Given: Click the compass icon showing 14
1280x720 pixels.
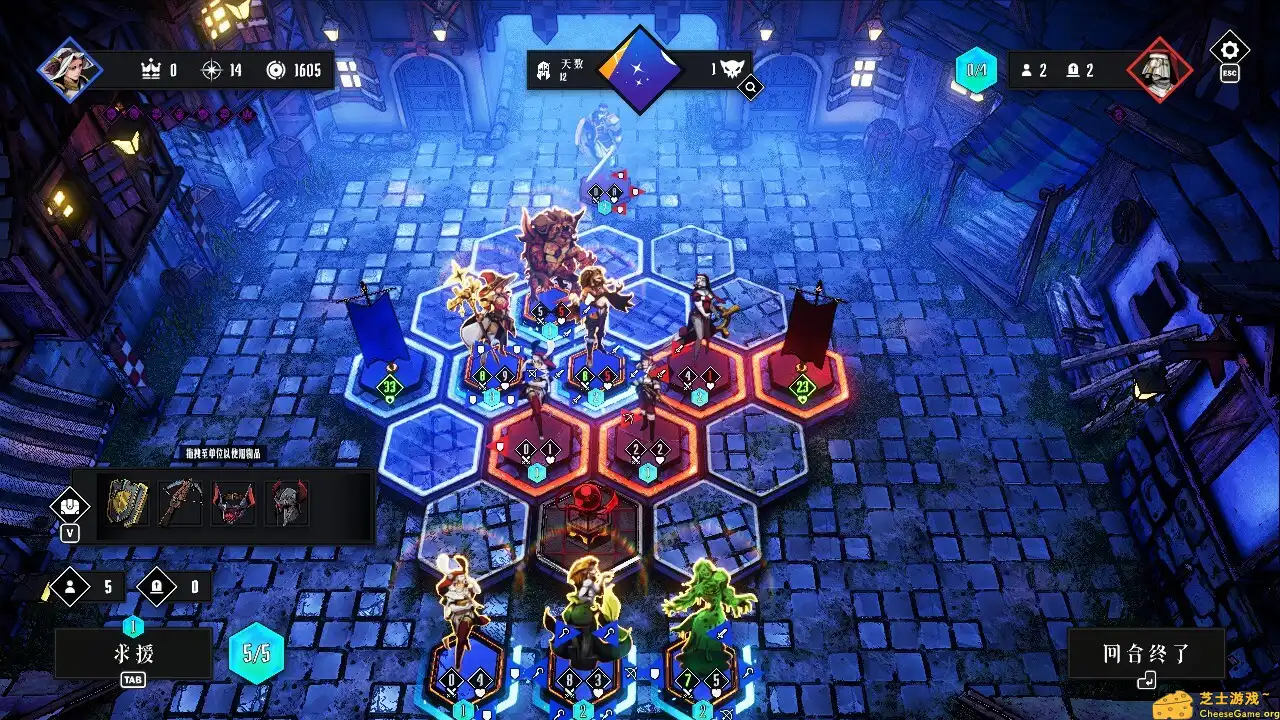Looking at the screenshot, I should (215, 71).
